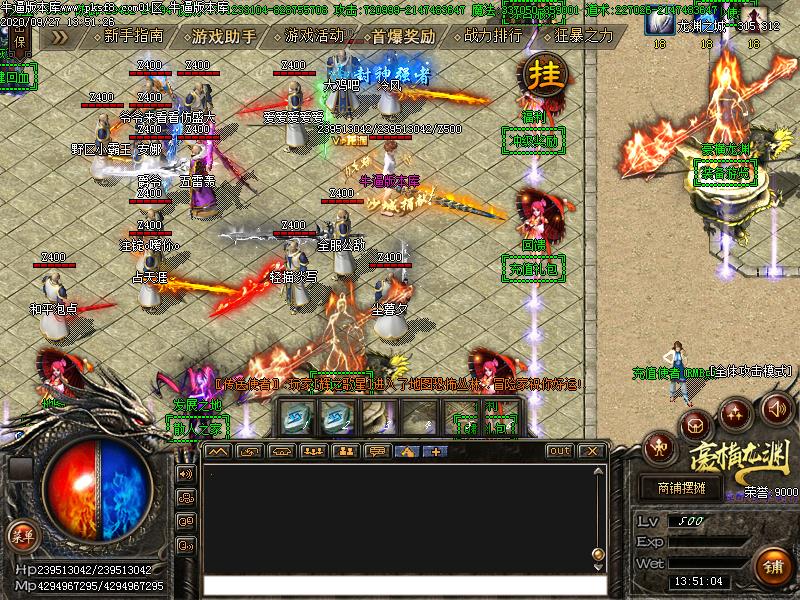Focus the chat text input field
This screenshot has width=800, height=600.
pyautogui.click(x=400, y=586)
